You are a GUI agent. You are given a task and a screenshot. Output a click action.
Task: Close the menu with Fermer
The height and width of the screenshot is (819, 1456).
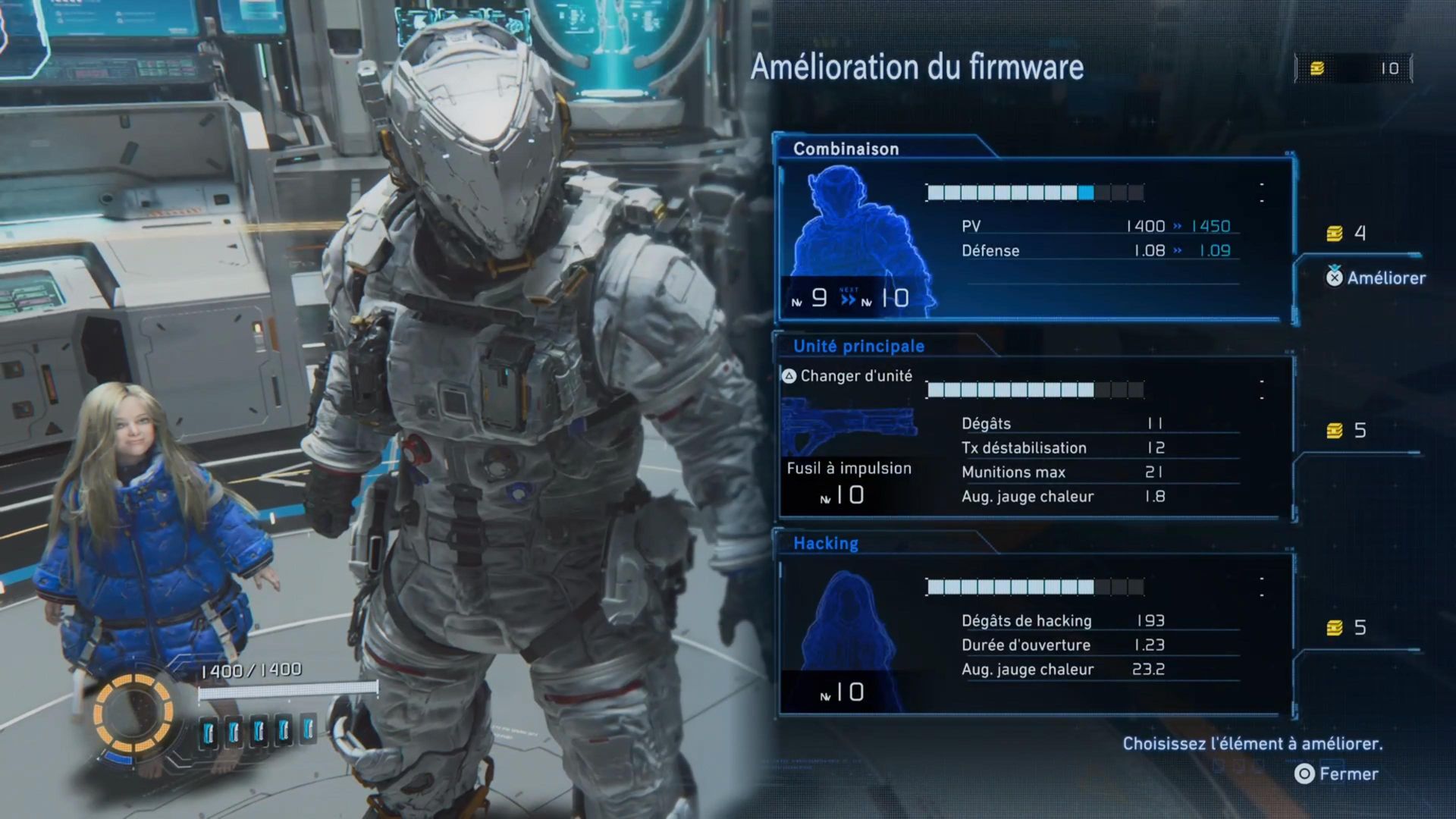coord(1337,773)
